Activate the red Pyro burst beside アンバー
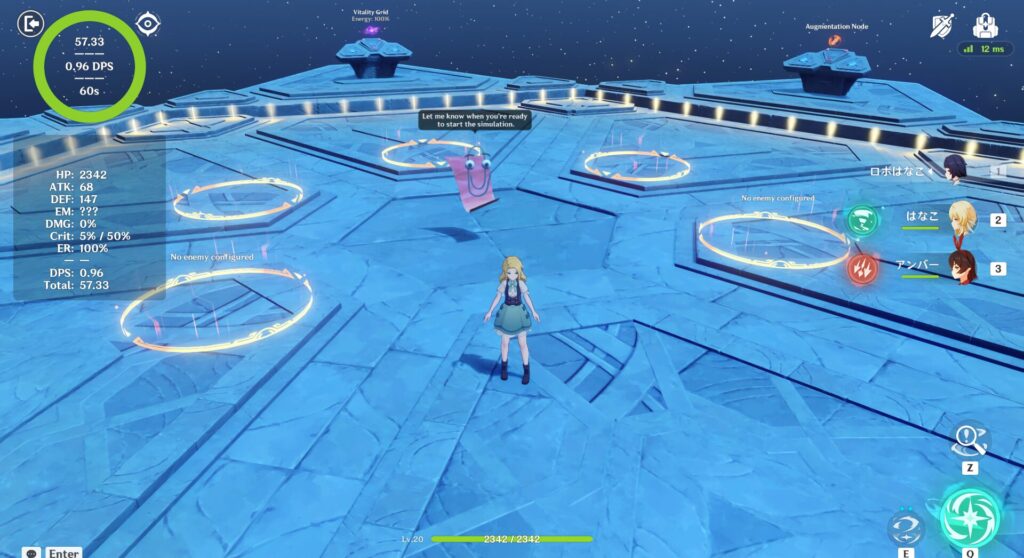The height and width of the screenshot is (558, 1024). coord(860,268)
